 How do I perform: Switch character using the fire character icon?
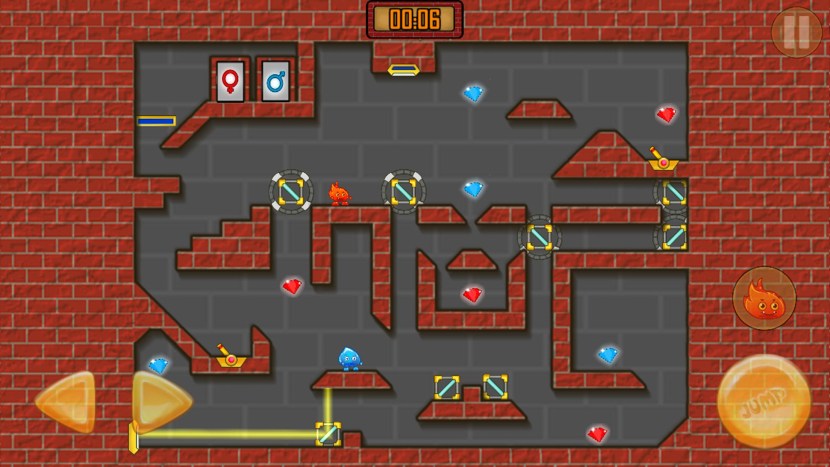764,298
